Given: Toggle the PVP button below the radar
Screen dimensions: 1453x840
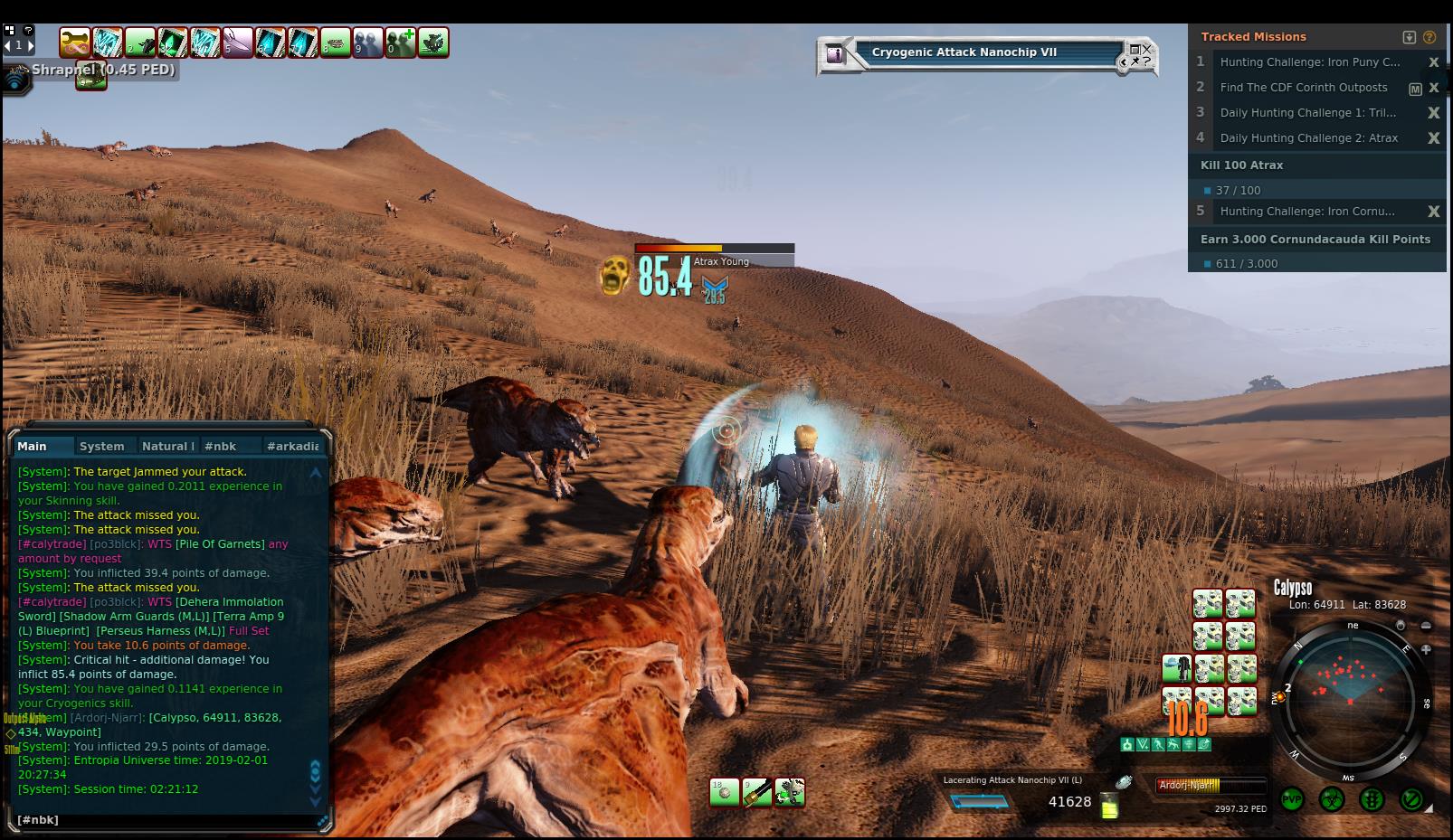Looking at the screenshot, I should pyautogui.click(x=1292, y=799).
